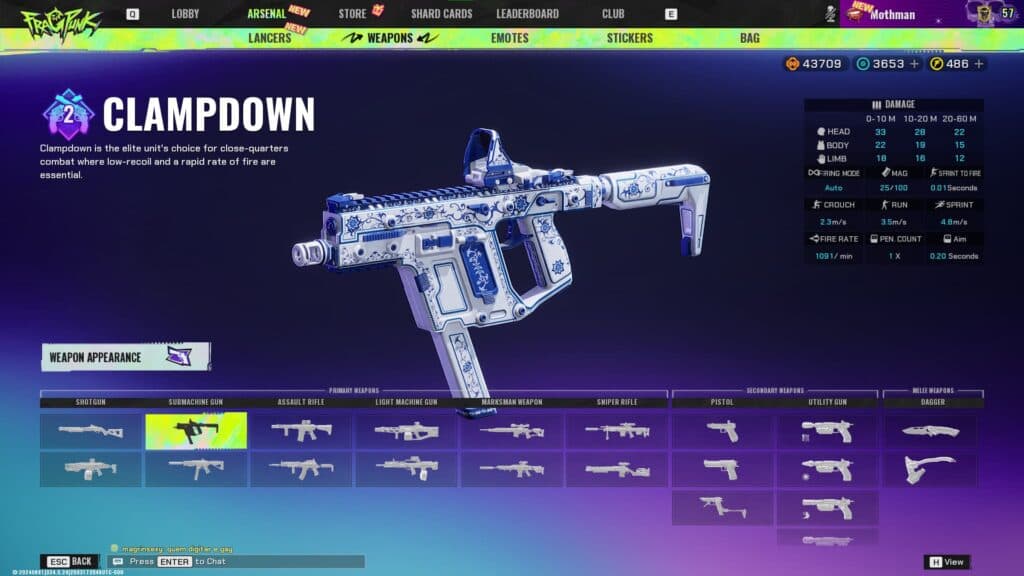Select the first shotgun thumbnail
1024x576 pixels.
point(91,431)
